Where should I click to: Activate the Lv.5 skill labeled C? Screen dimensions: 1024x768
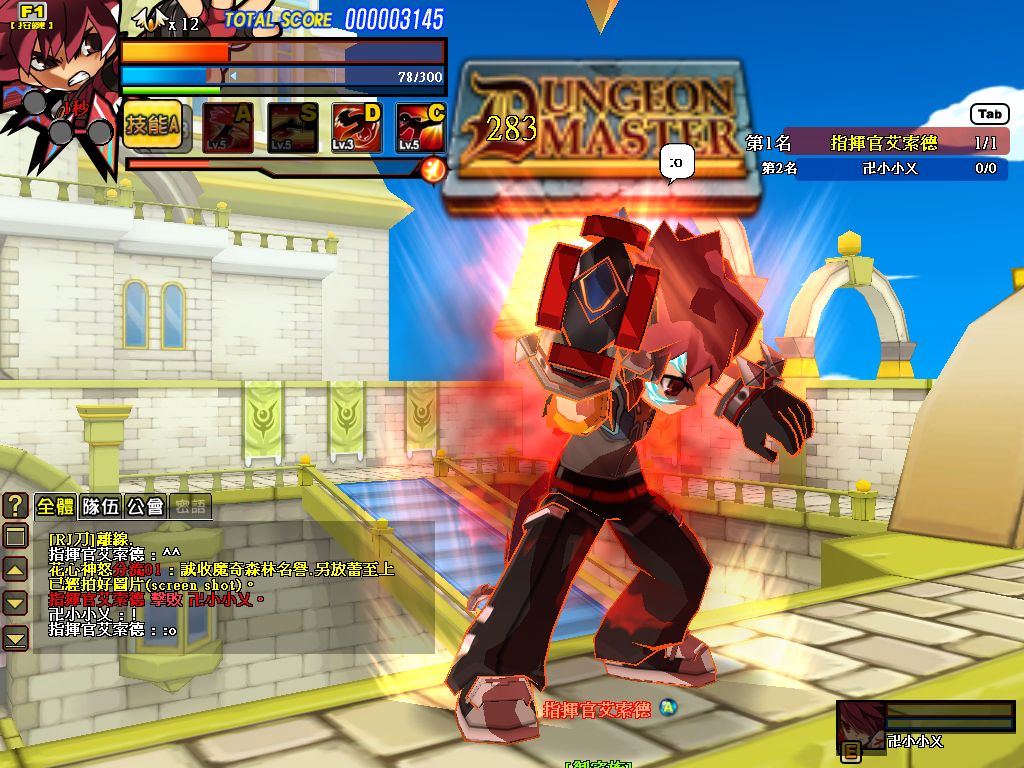pyautogui.click(x=421, y=127)
